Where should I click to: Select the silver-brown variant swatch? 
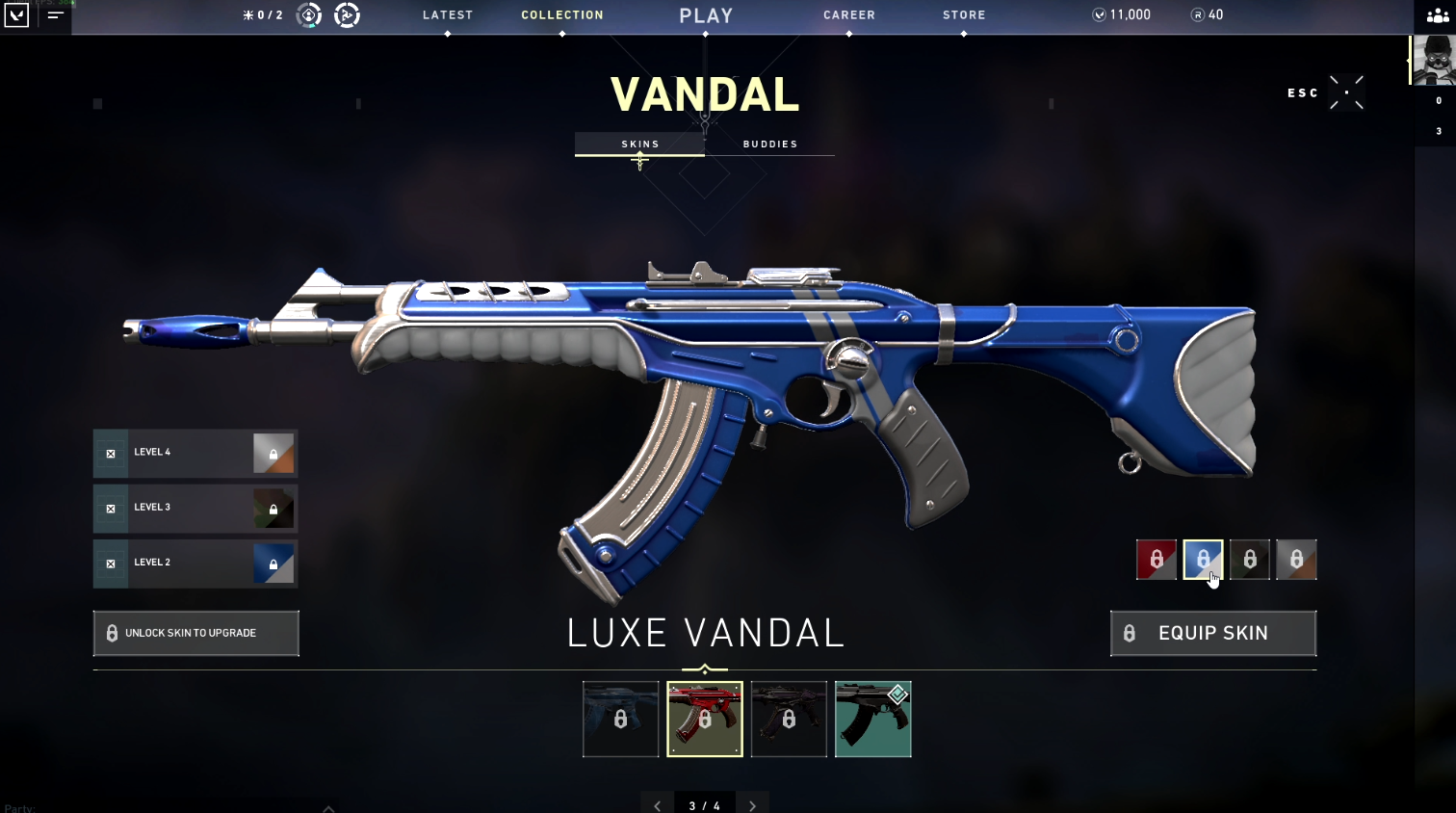click(x=1296, y=560)
